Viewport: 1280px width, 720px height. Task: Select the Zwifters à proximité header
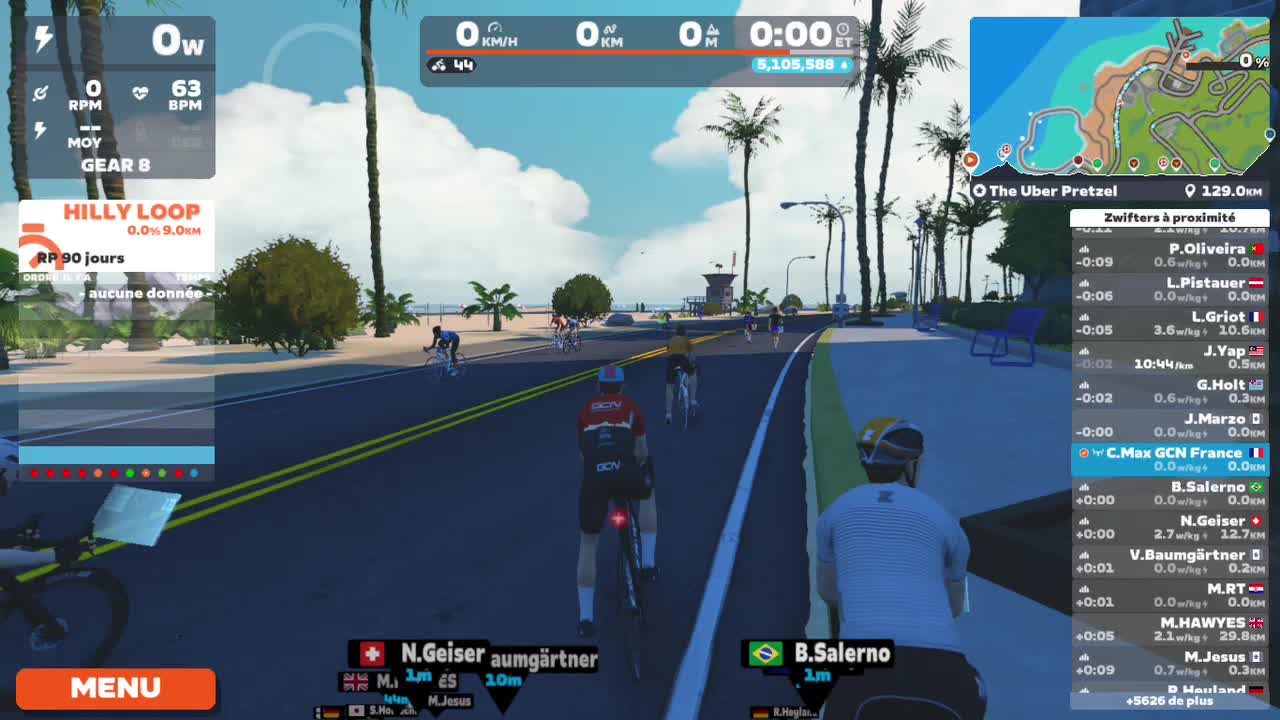1168,217
